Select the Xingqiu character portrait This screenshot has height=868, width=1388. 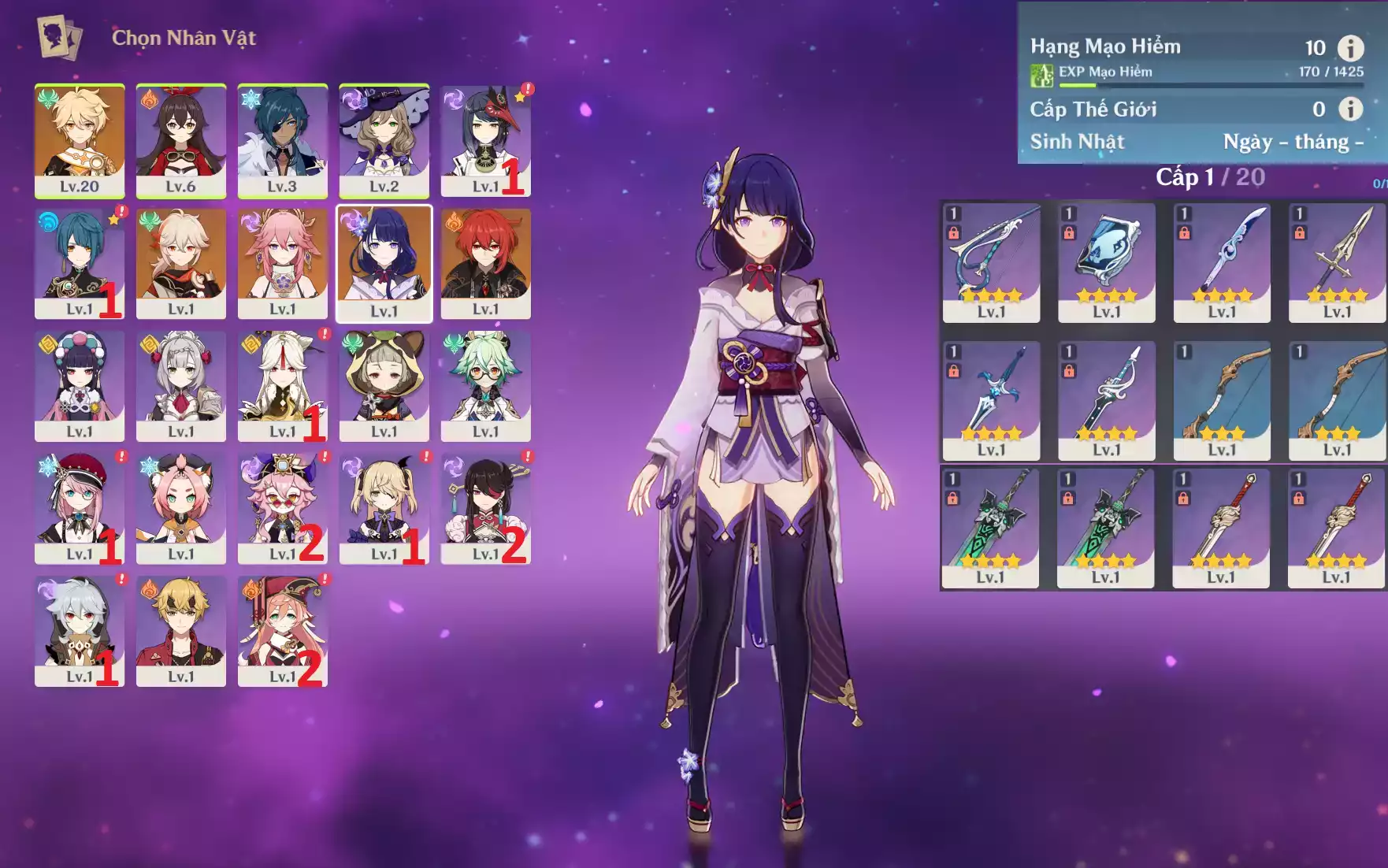coord(80,263)
